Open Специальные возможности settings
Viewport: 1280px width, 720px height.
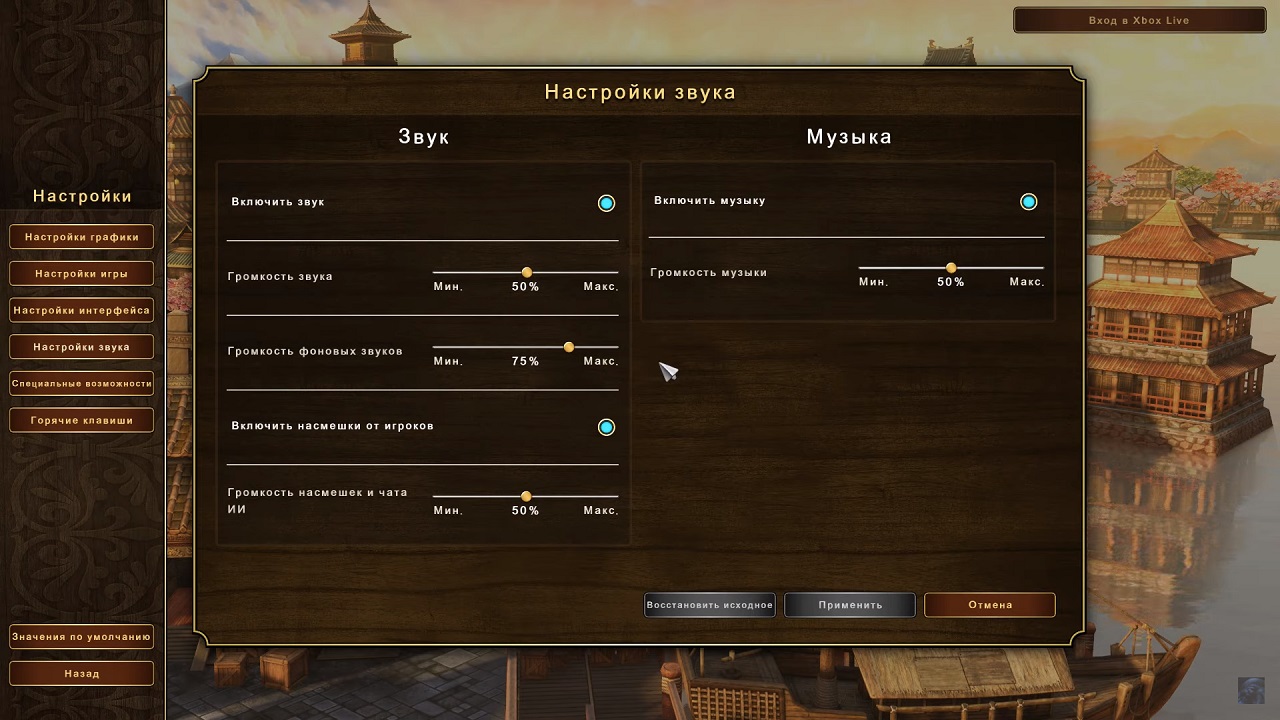click(x=81, y=383)
